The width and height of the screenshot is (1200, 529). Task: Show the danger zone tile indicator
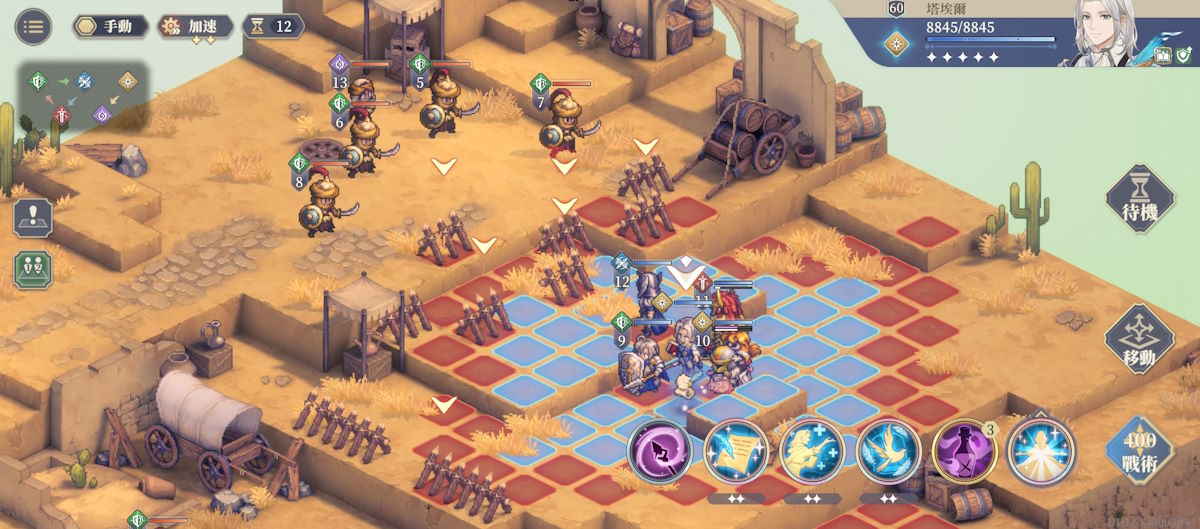(x=32, y=218)
